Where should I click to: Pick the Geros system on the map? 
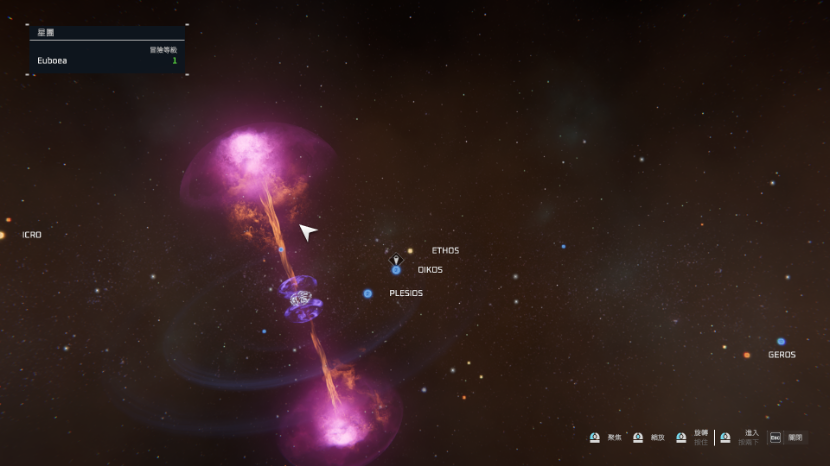(781, 342)
